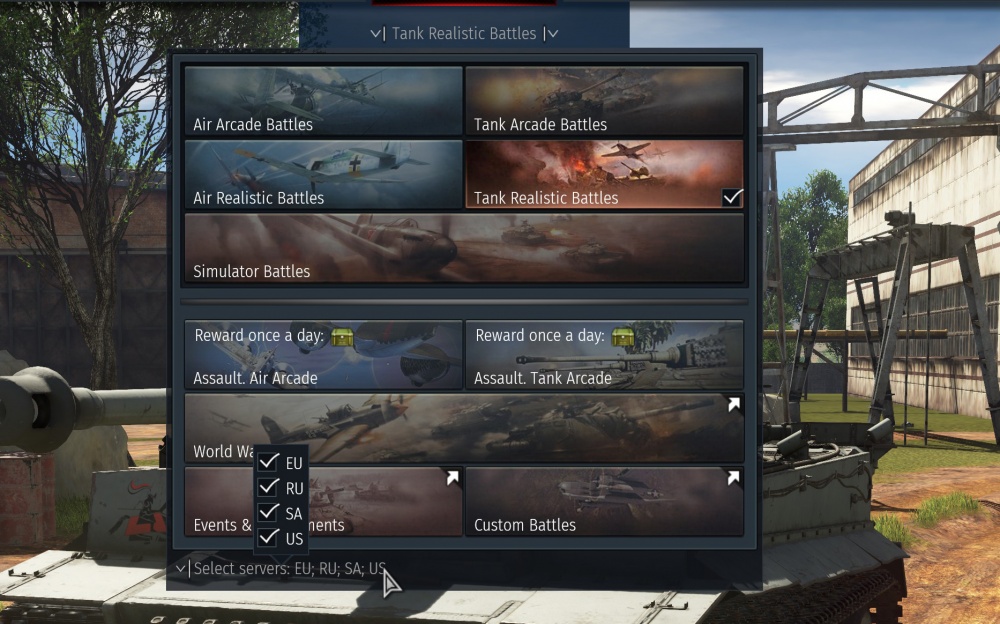Choose Tank Arcade Battles mode

pos(604,101)
